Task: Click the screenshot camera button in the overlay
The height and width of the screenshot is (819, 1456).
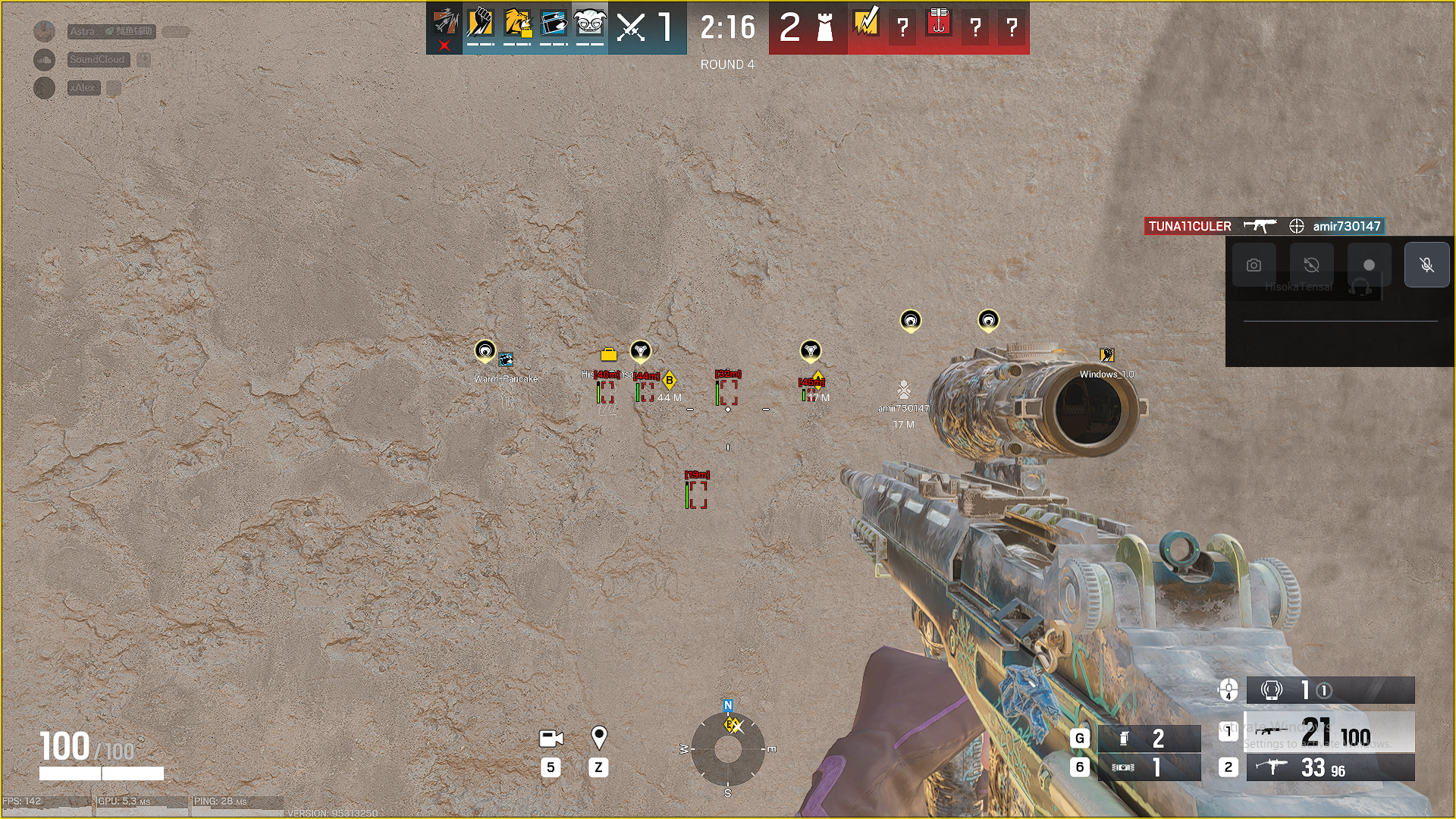Action: pos(1254,265)
